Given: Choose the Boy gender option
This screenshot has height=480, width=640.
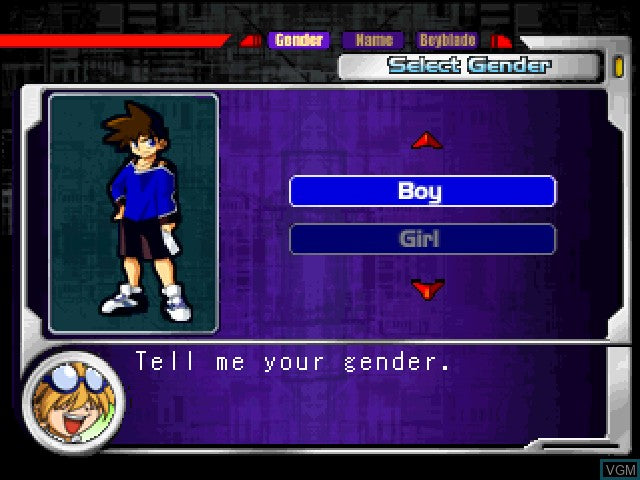Looking at the screenshot, I should point(422,191).
